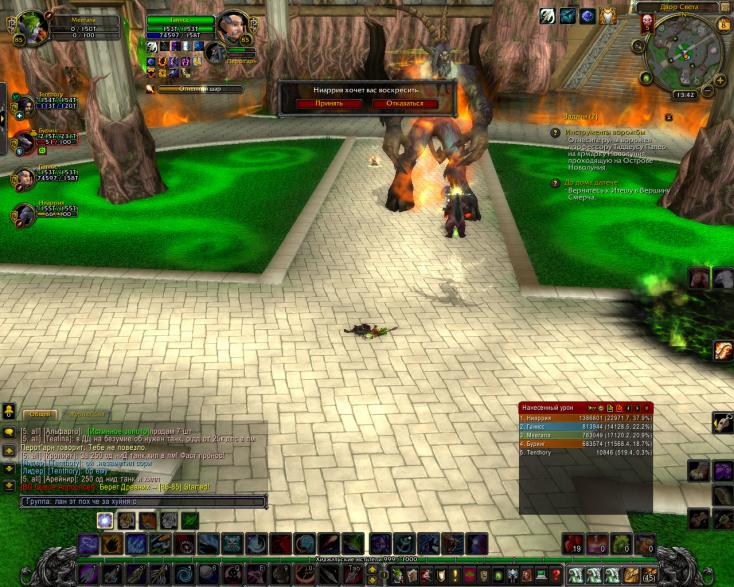Click the red skull icon beside the minimap

coord(646,22)
